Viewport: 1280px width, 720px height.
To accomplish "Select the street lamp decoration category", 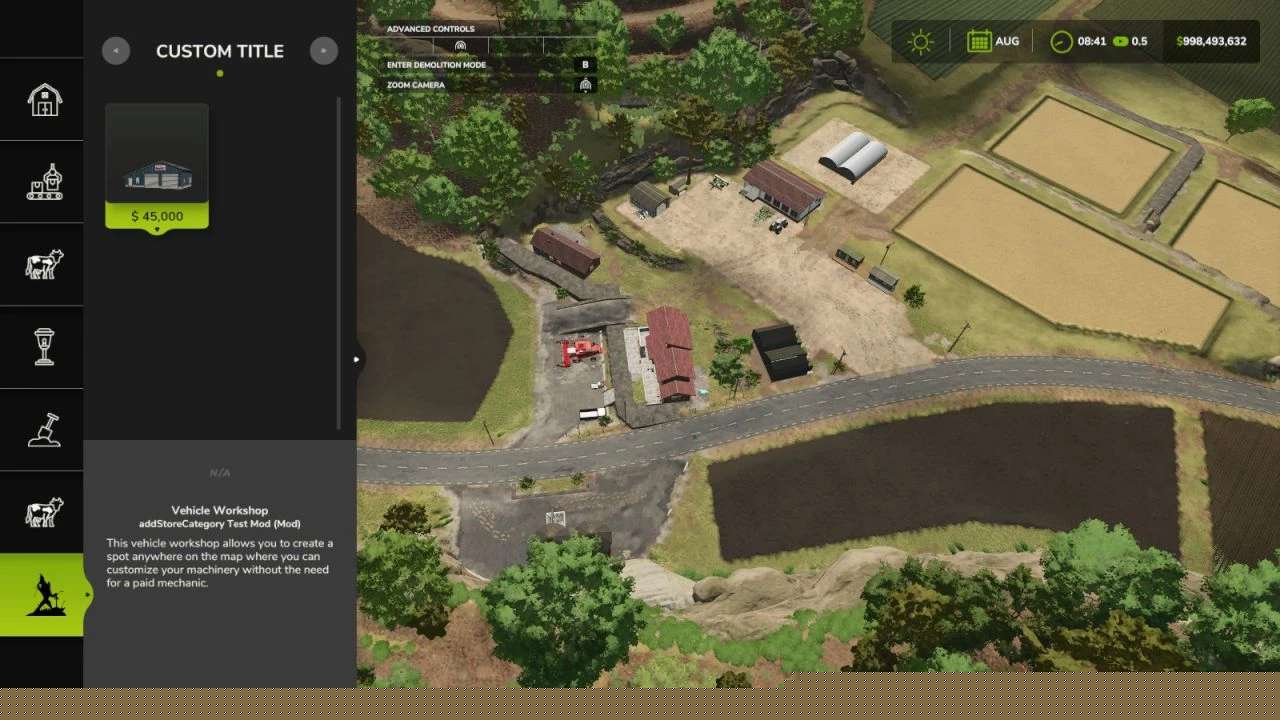I will point(44,347).
